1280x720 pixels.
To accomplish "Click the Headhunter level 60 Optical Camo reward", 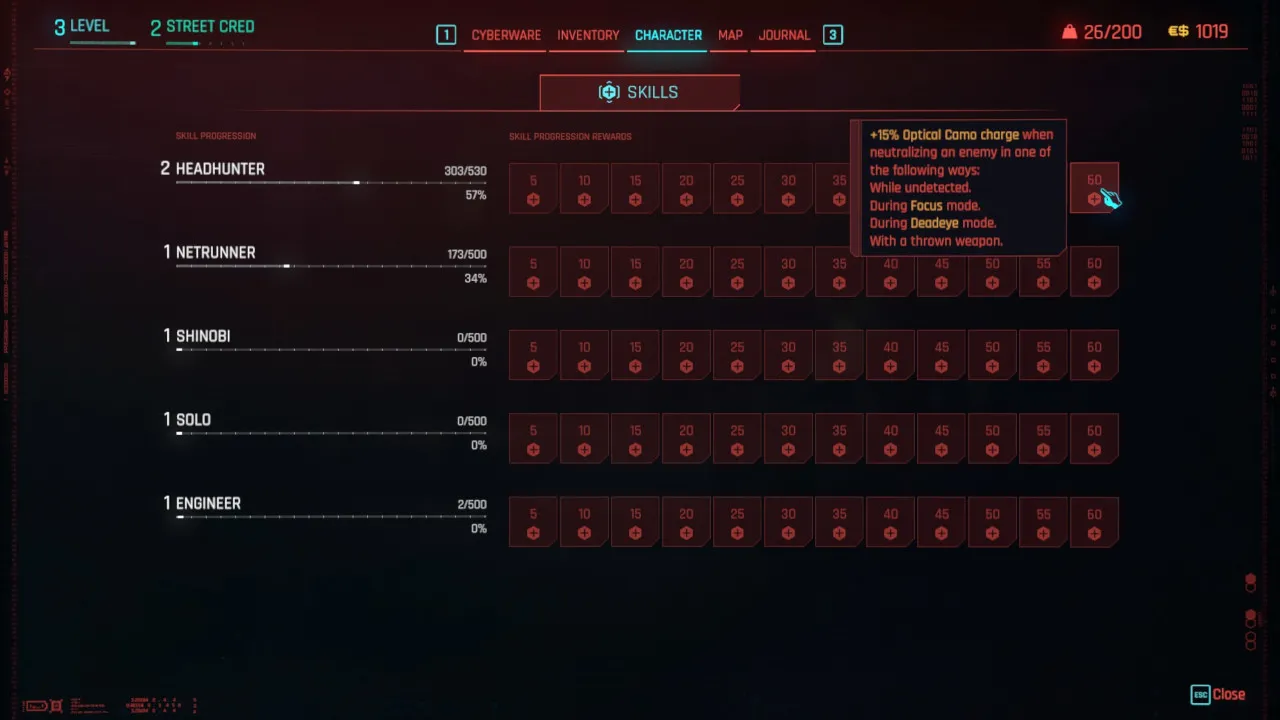I will tap(1094, 188).
